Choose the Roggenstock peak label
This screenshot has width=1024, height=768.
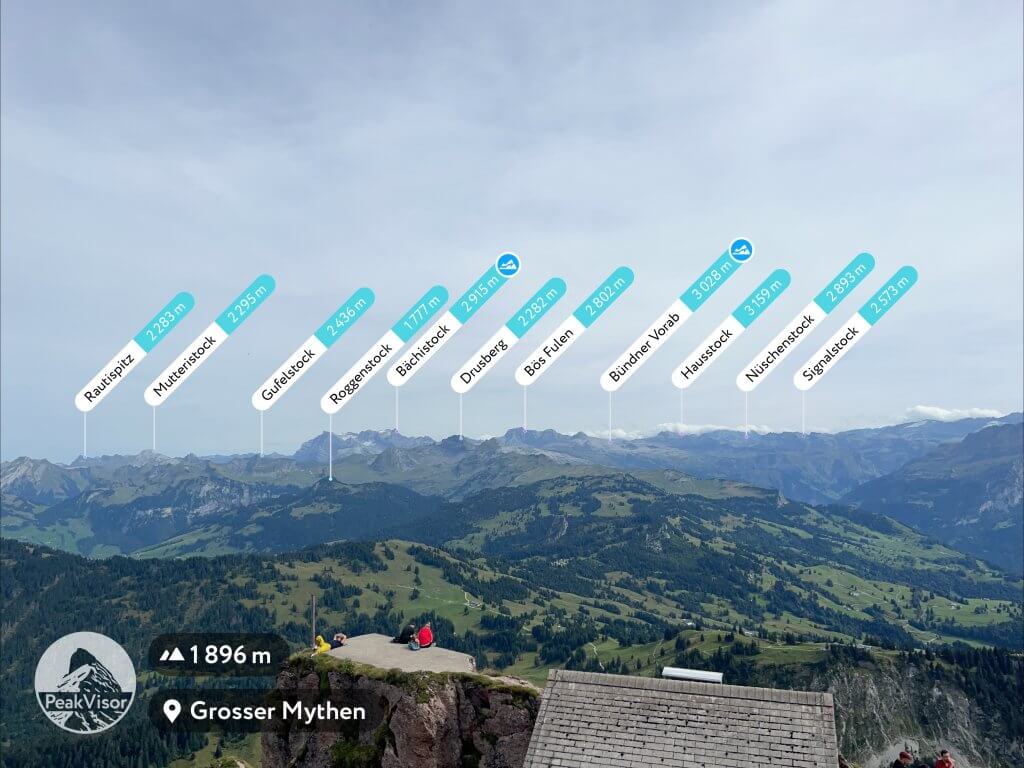[383, 350]
